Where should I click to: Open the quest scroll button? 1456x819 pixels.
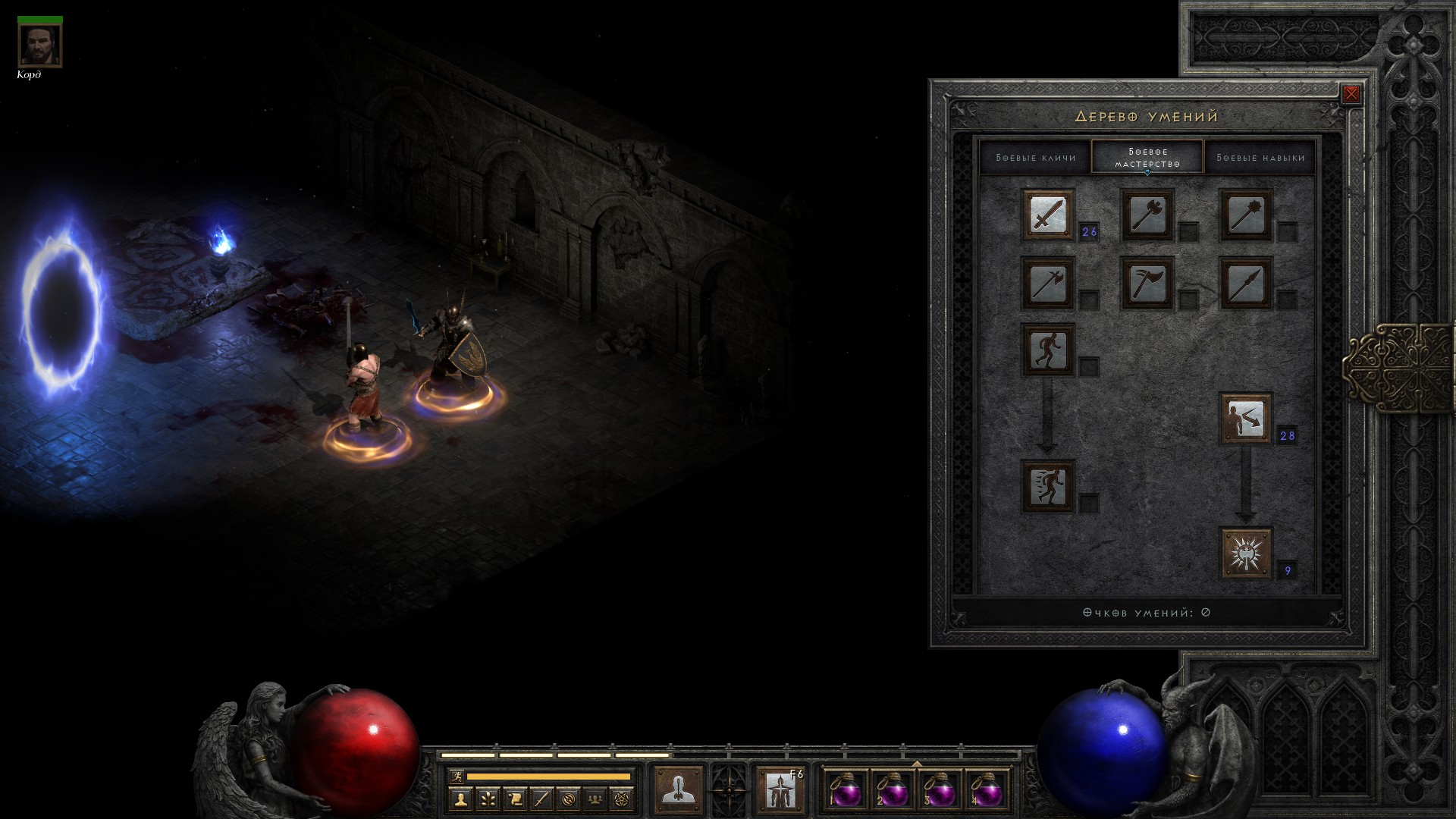point(514,799)
